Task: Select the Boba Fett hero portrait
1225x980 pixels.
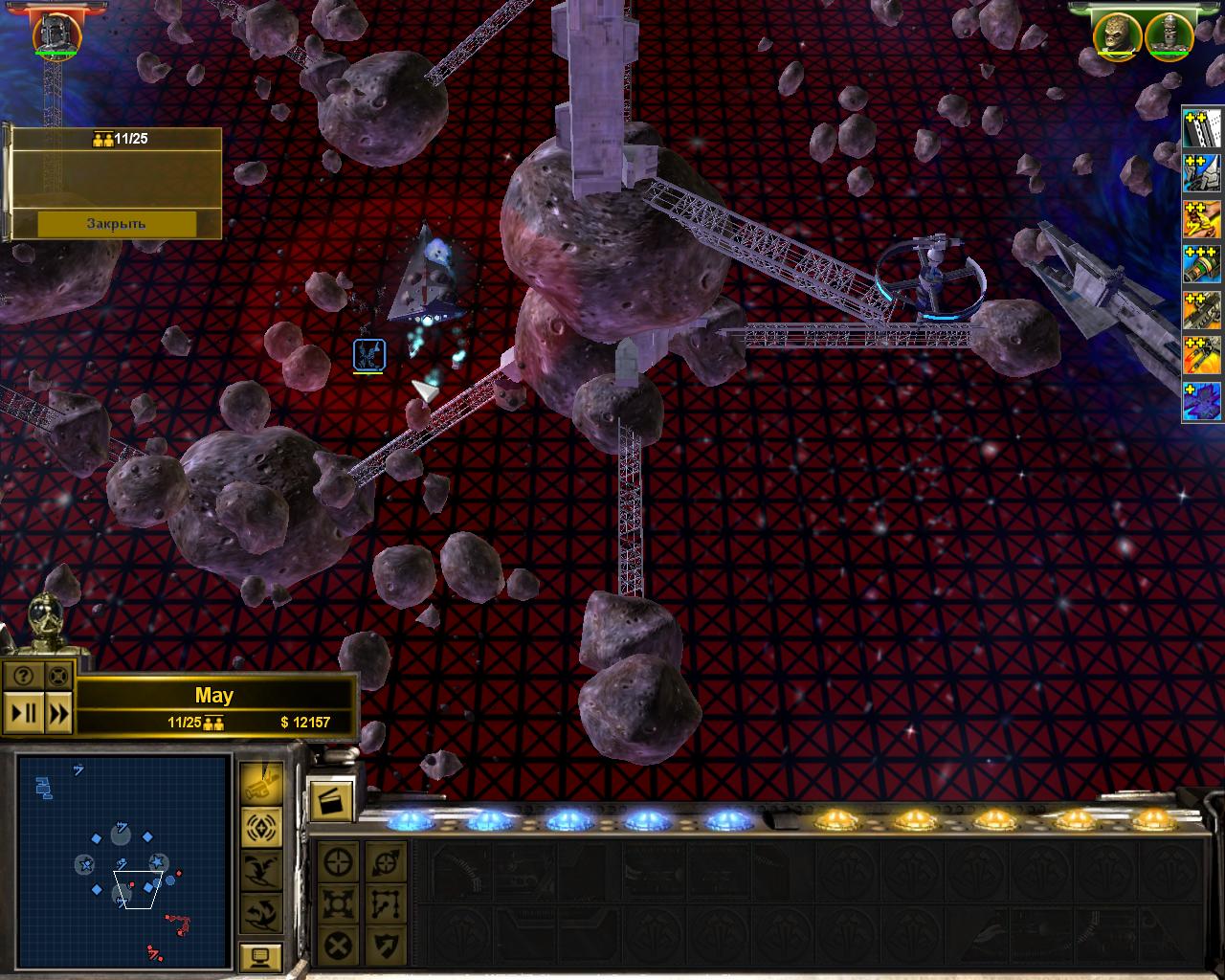Action: [56, 34]
